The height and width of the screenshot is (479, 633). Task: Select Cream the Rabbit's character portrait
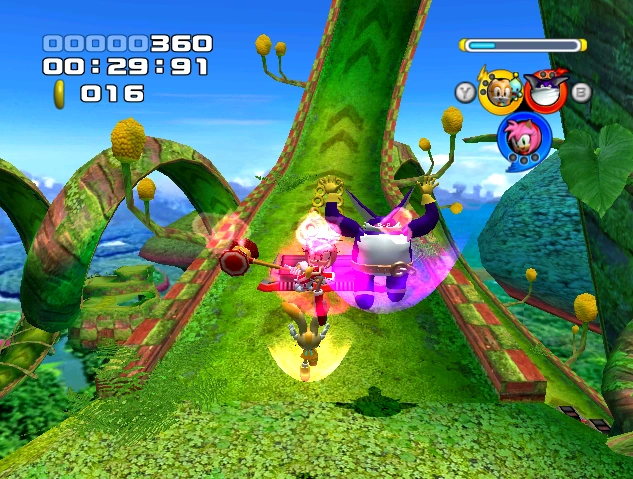(498, 91)
